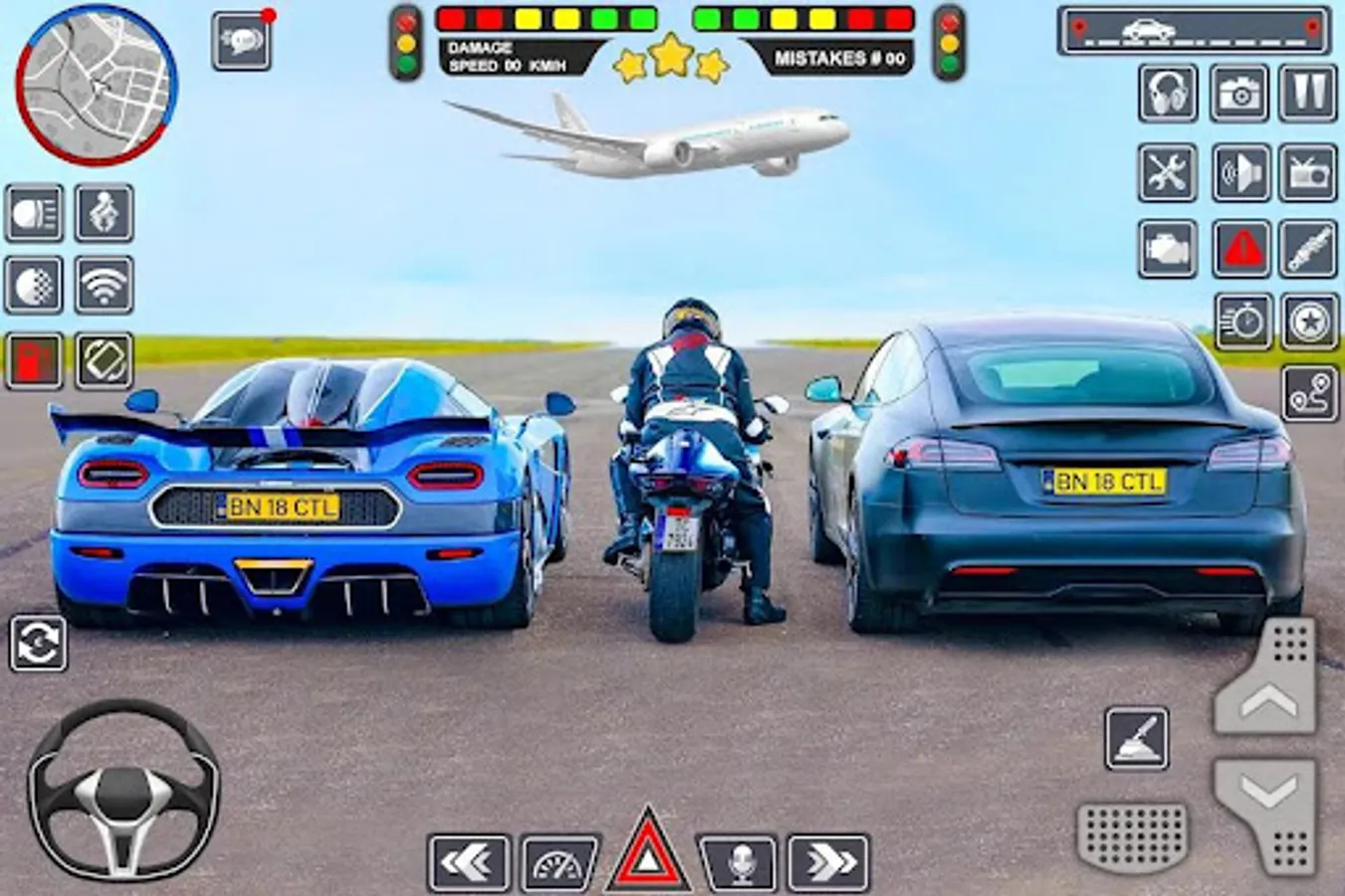Image resolution: width=1345 pixels, height=896 pixels.
Task: Toggle the headlights icon
Action: (34, 213)
